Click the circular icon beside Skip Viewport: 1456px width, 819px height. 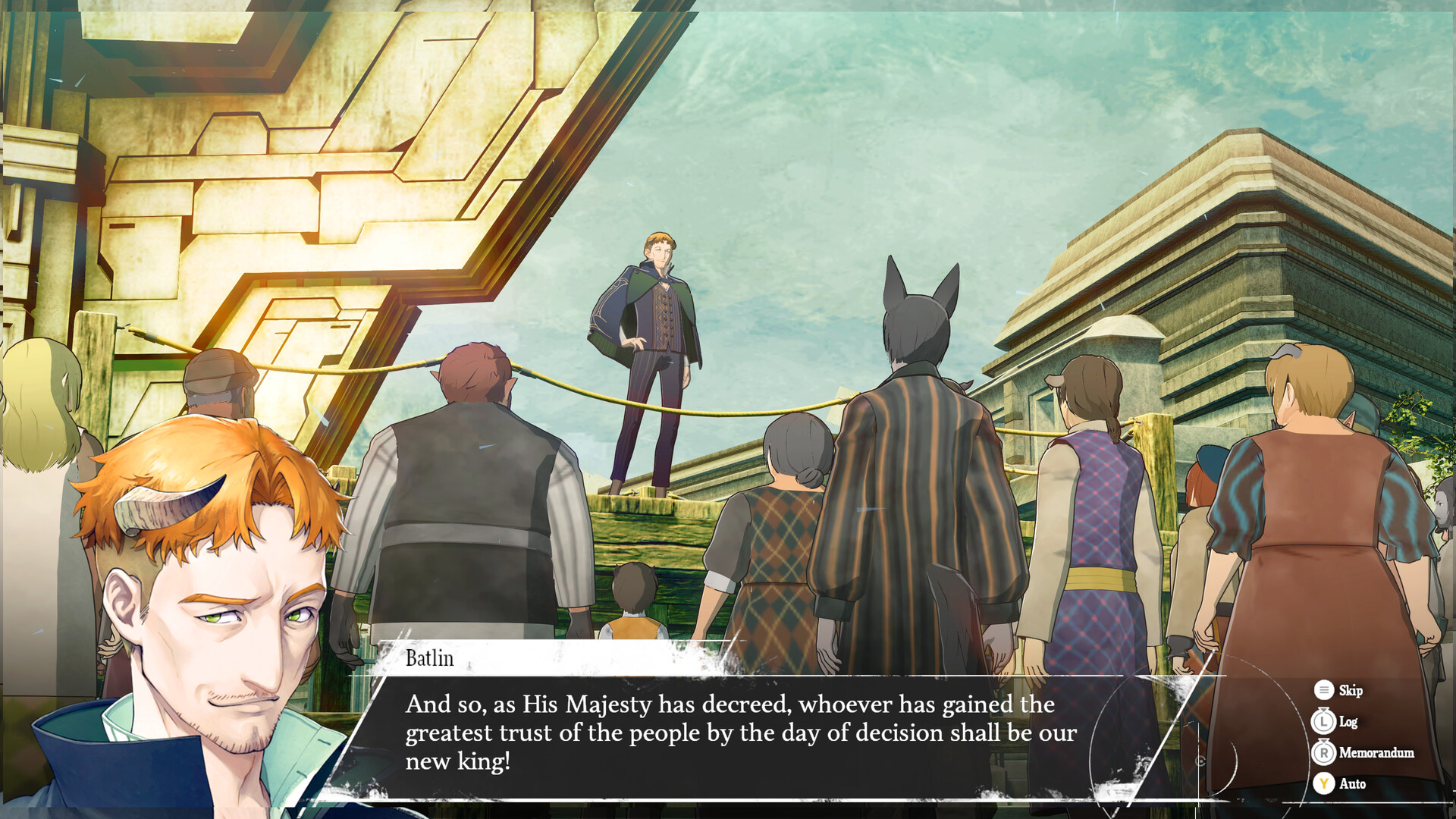click(1323, 691)
